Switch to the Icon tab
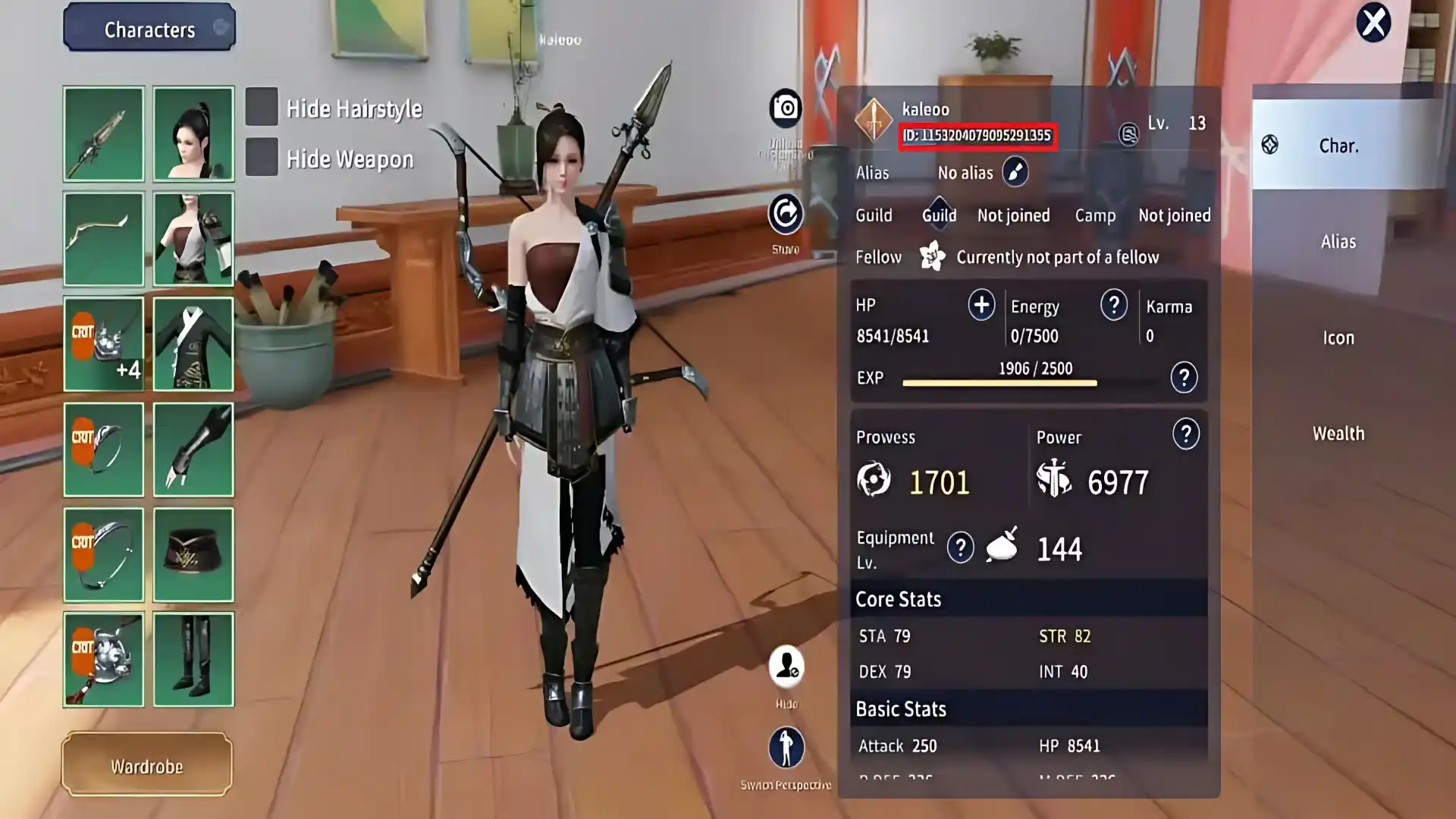 1338,337
